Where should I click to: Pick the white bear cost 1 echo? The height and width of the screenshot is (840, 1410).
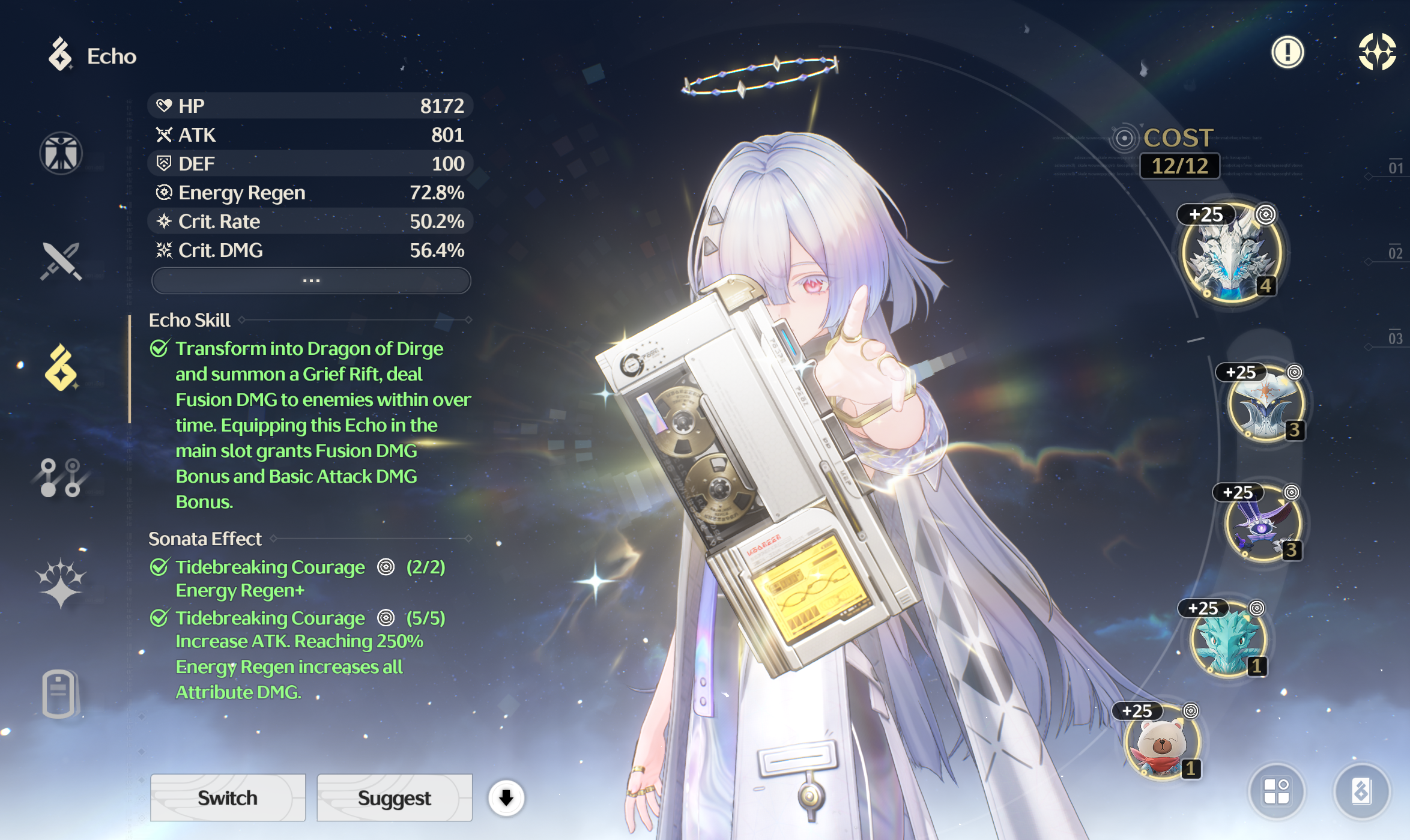coord(1162,743)
